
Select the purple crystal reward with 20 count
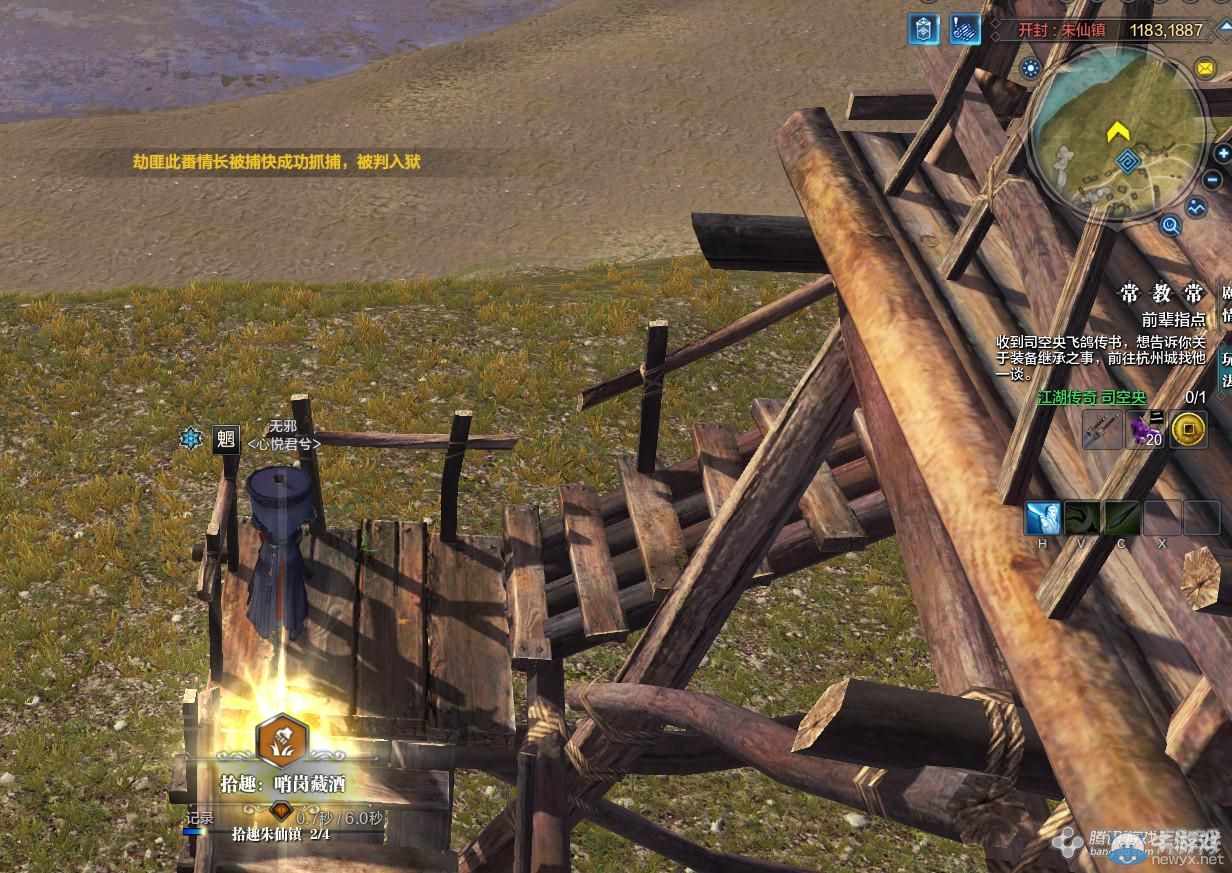(x=1145, y=430)
